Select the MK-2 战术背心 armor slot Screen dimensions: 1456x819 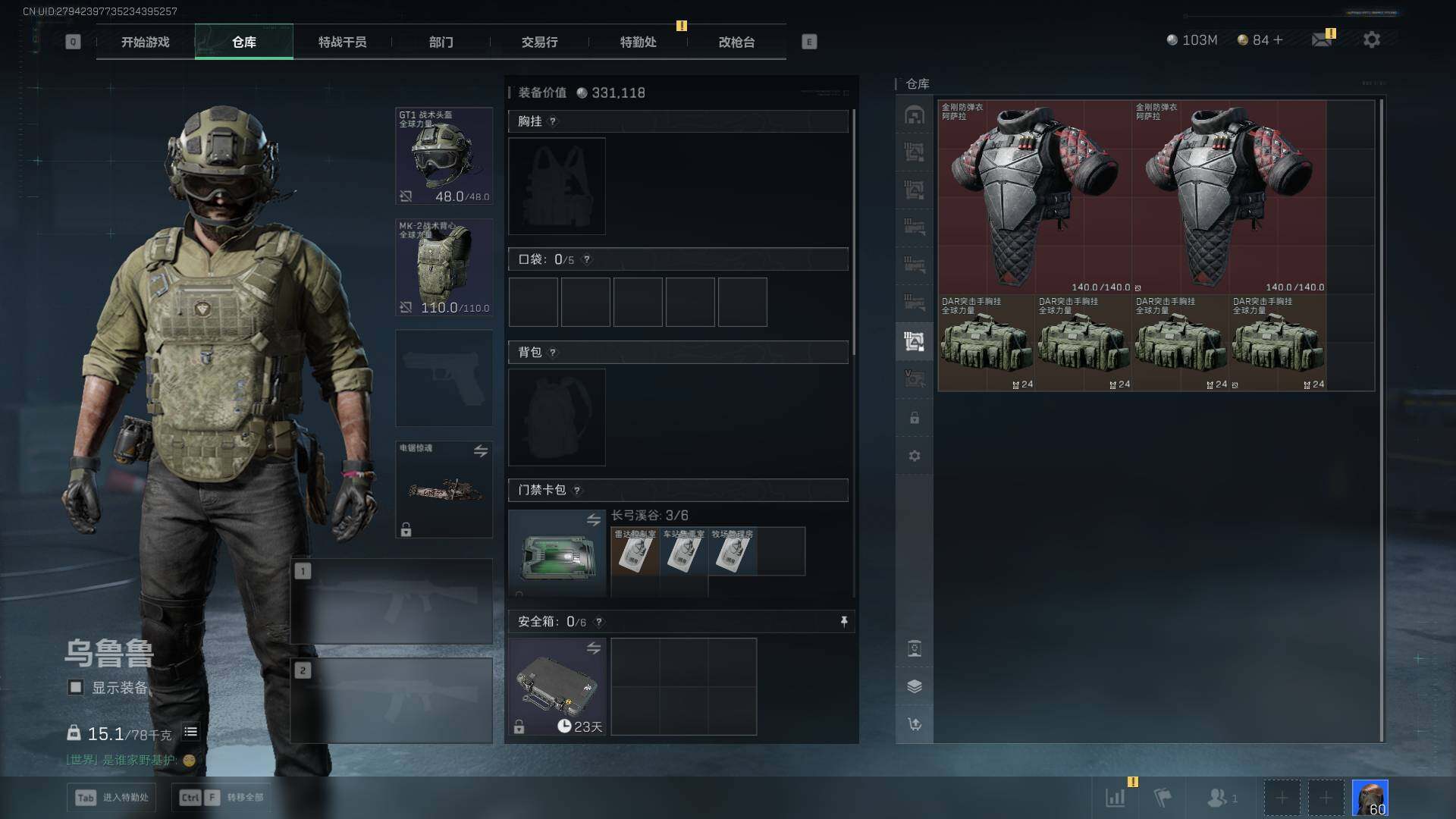click(444, 267)
